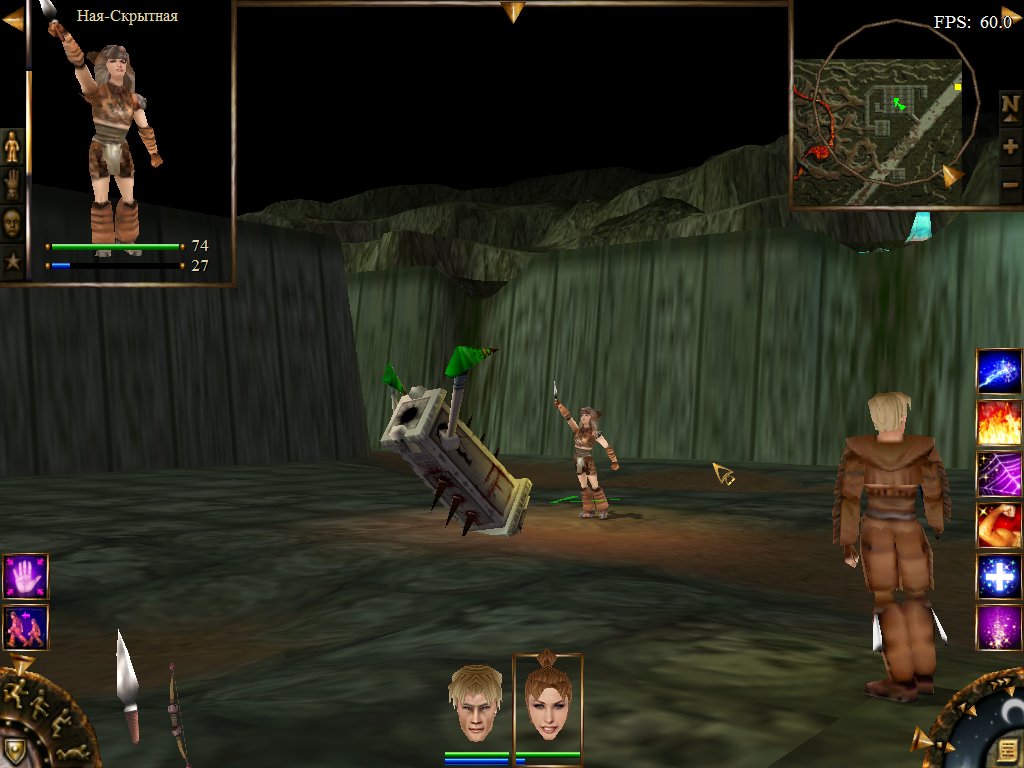Toggle the two walking figures follow icon
The image size is (1024, 768).
coord(25,628)
